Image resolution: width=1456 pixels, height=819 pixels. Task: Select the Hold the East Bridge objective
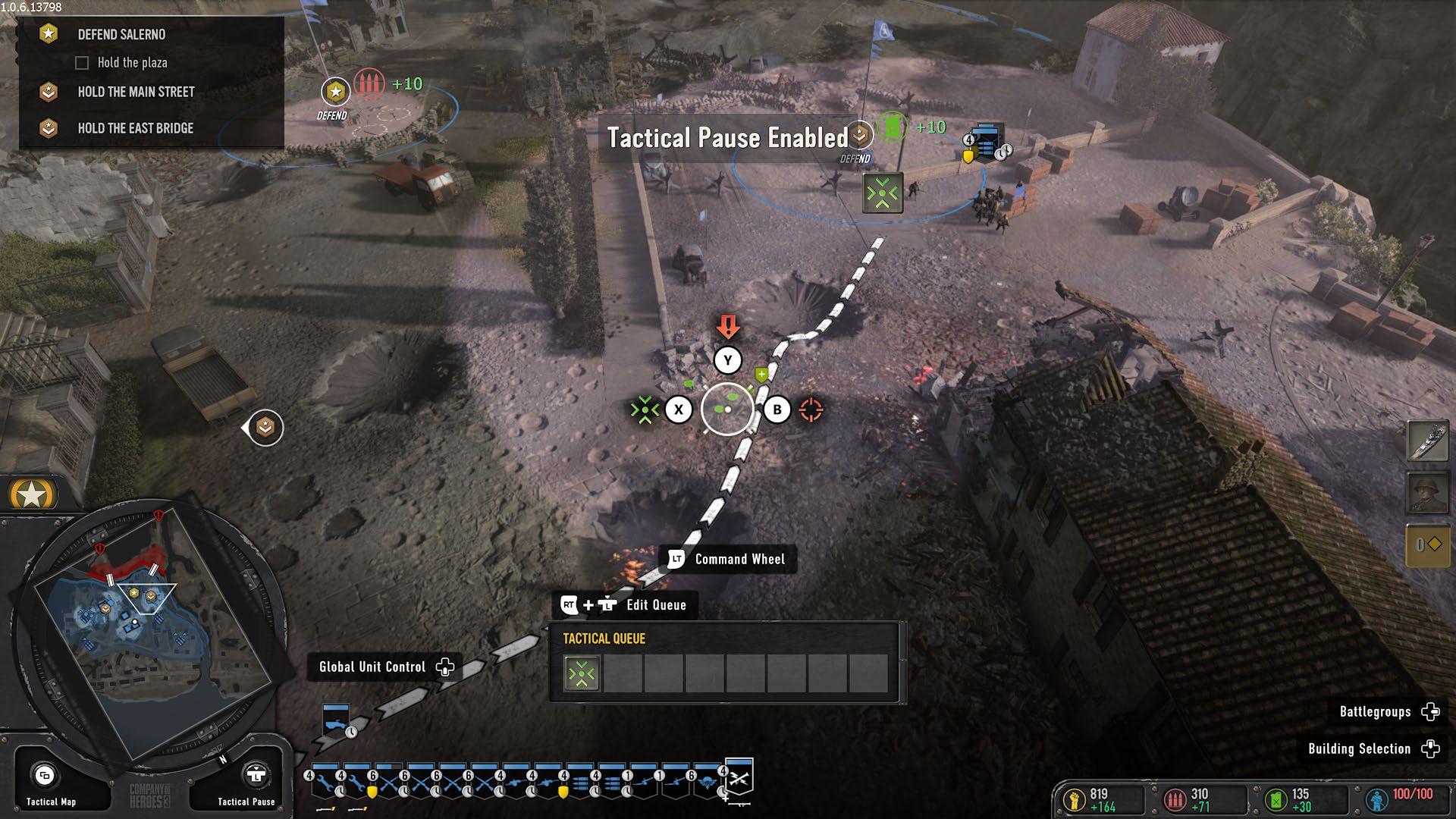[135, 128]
